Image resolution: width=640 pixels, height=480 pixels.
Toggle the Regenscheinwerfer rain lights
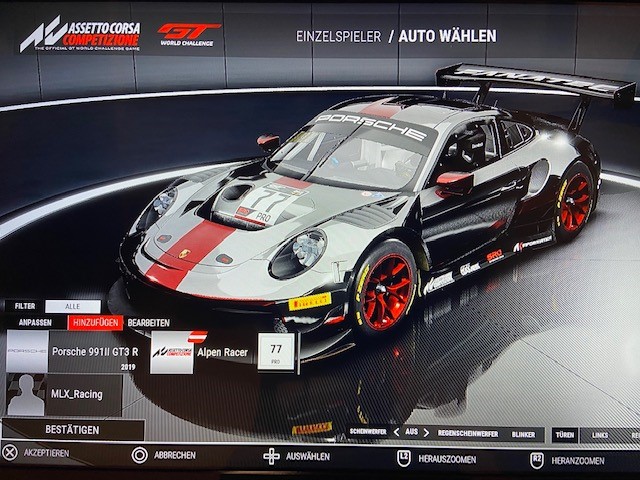pos(469,433)
